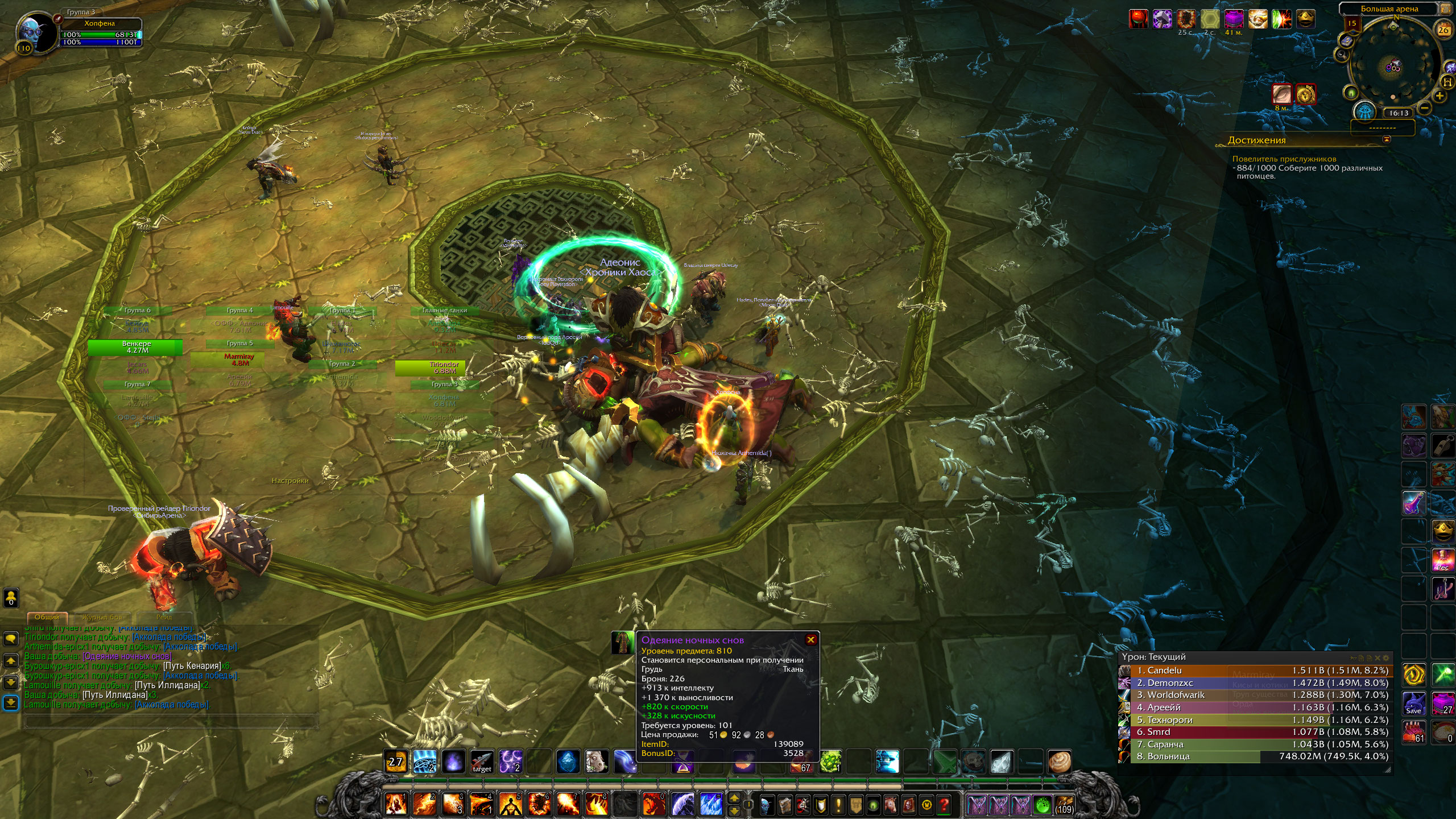Click the linked Одеяние ночных снов chat item
Screen dimensions: 1456x819
point(126,656)
